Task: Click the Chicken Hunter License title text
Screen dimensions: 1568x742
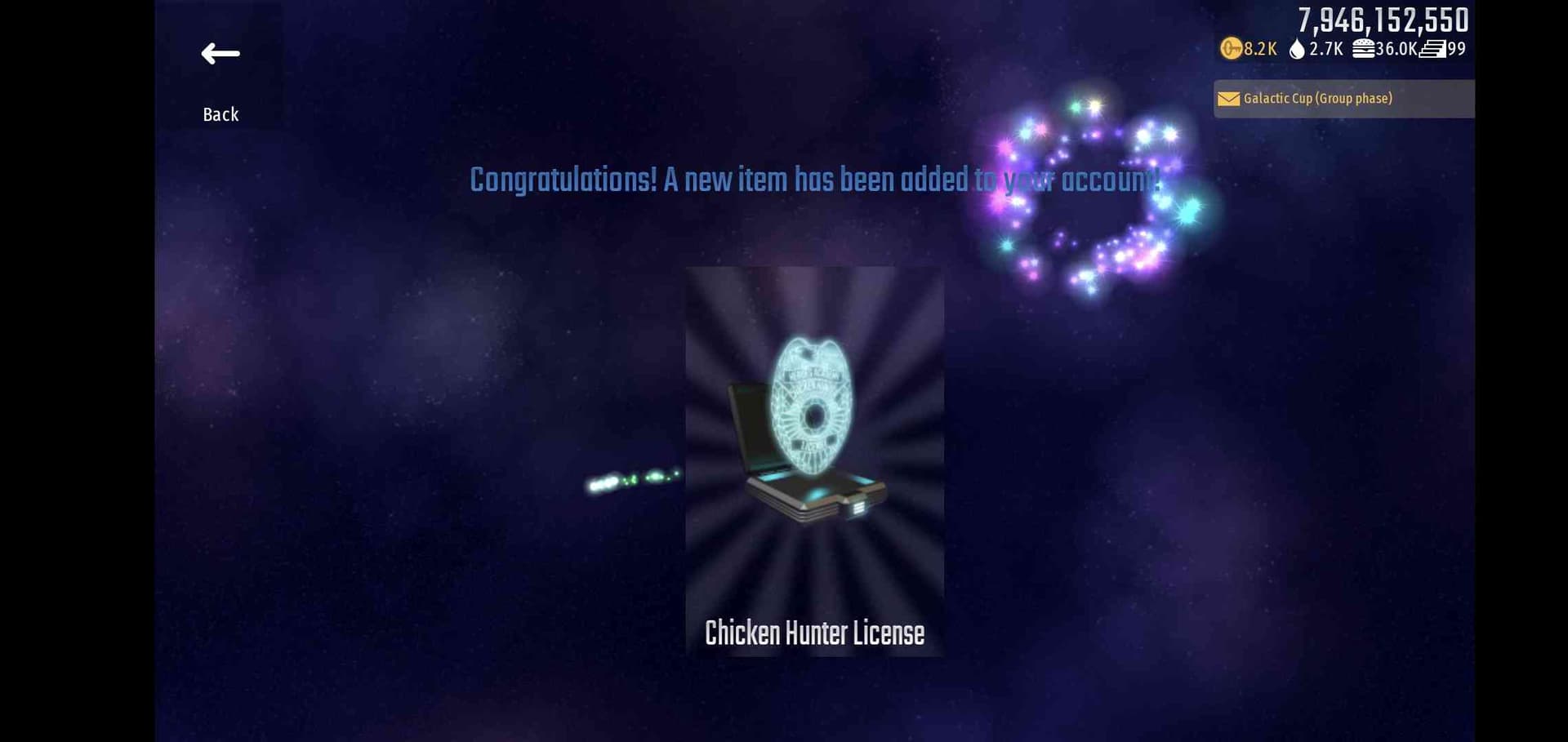Action: [814, 632]
